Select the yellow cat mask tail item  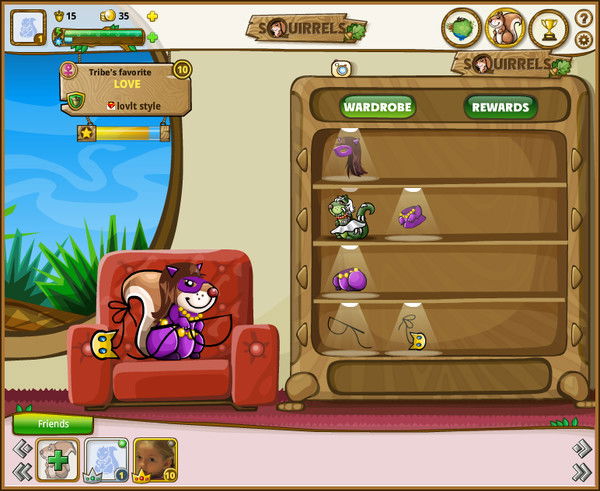click(413, 330)
